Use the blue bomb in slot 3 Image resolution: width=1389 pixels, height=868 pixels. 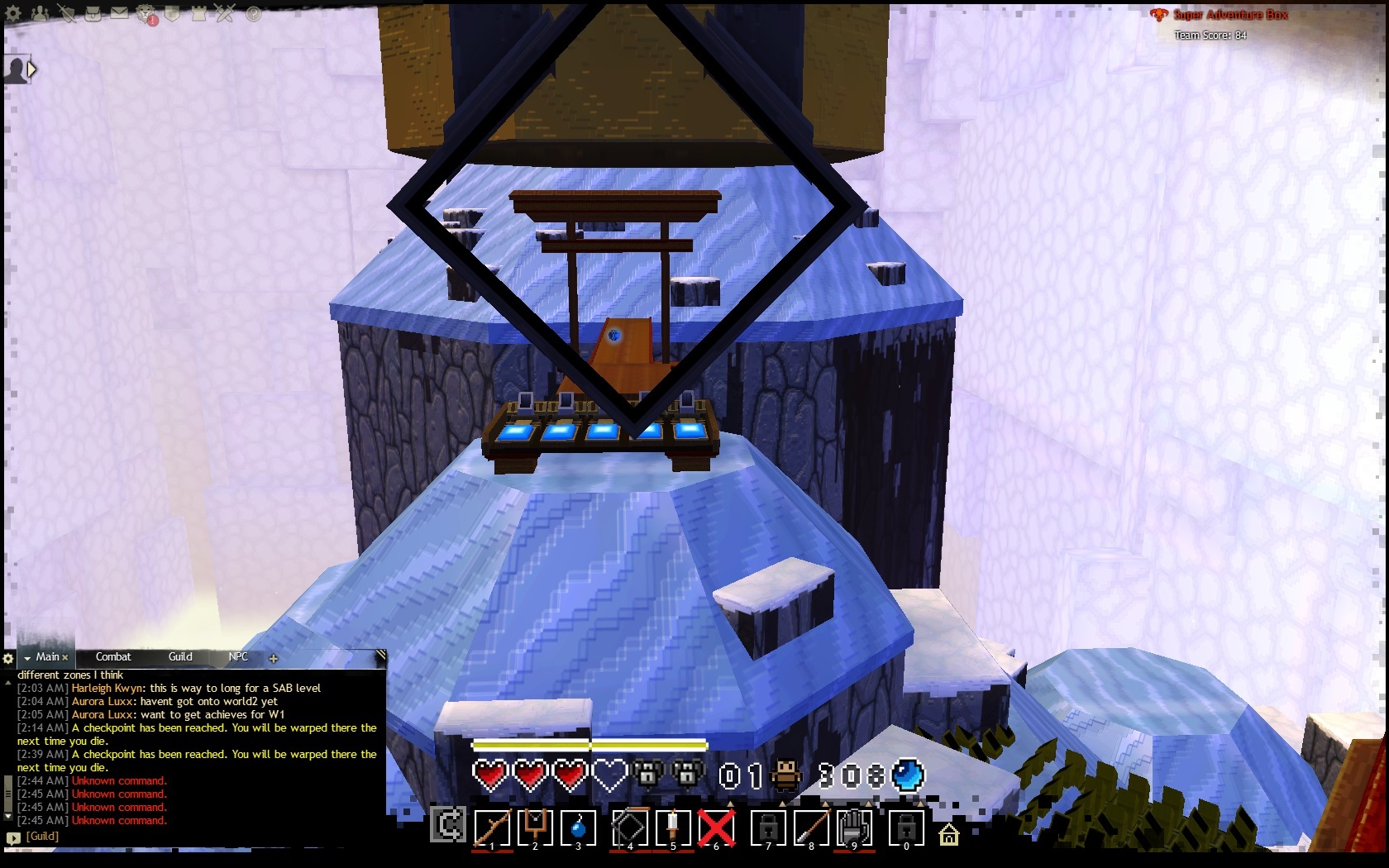tap(578, 827)
